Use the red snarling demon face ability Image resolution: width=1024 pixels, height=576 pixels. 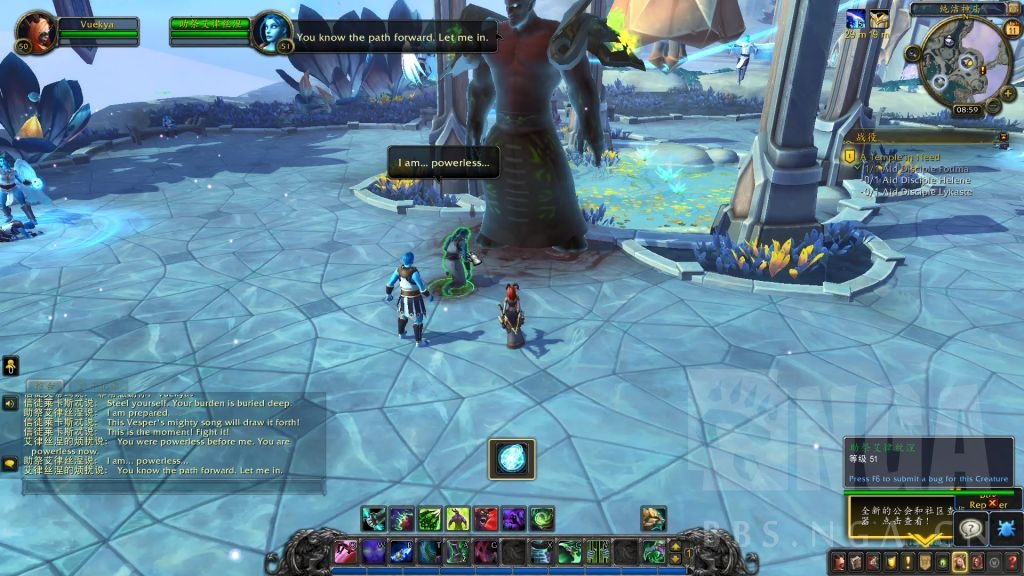pos(486,519)
